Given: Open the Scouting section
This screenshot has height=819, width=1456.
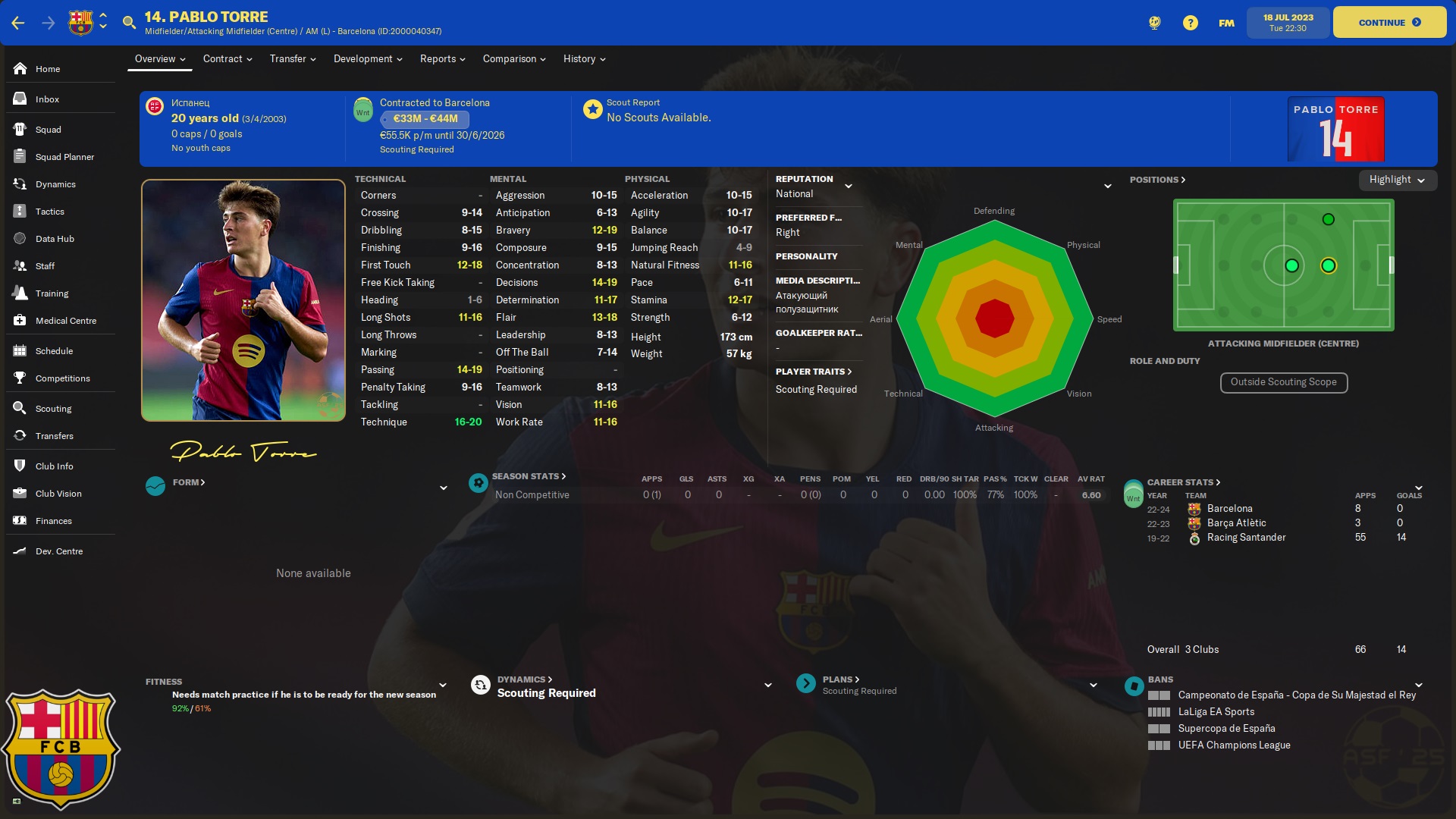Looking at the screenshot, I should point(53,408).
